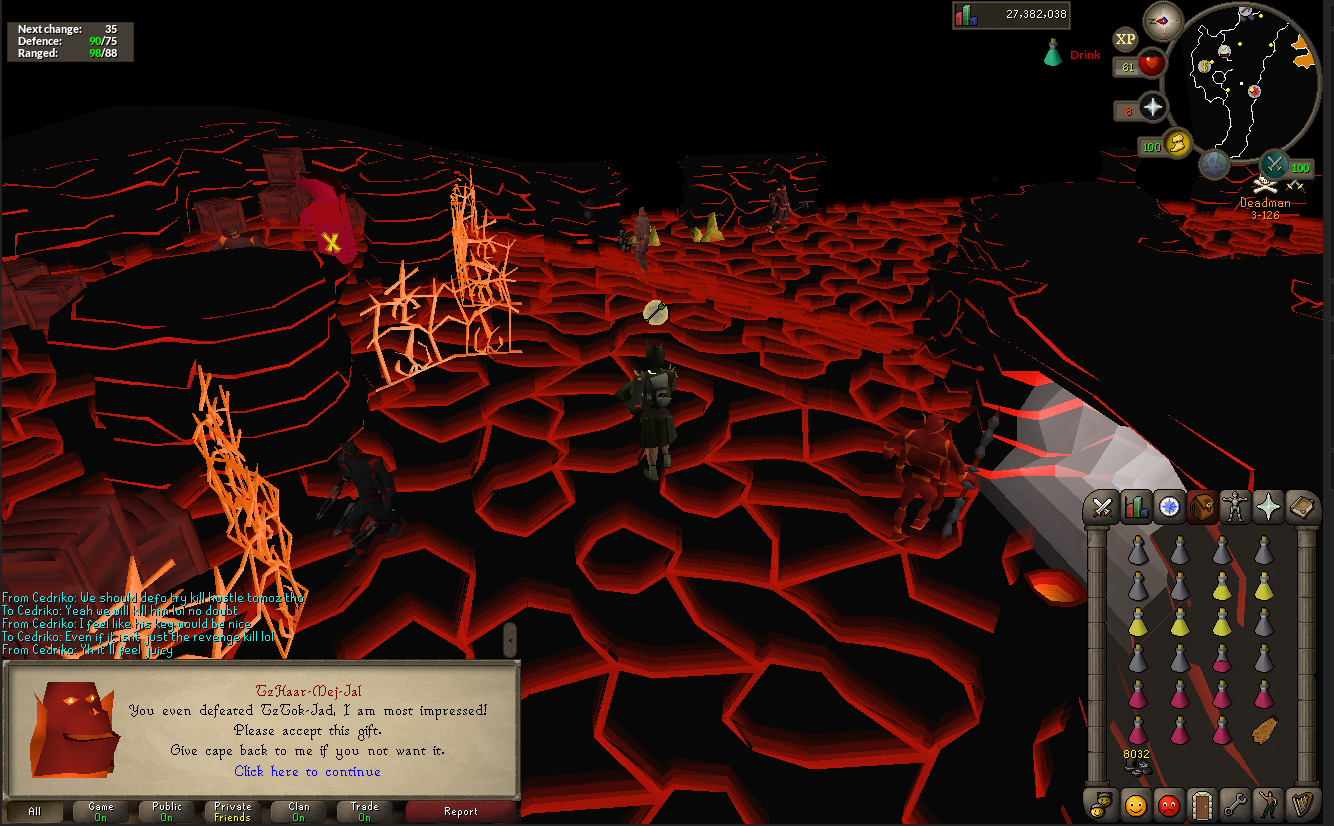Click here to continue the TzHaar-Mej-Jal dialogue
Viewport: 1334px width, 826px height.
307,771
